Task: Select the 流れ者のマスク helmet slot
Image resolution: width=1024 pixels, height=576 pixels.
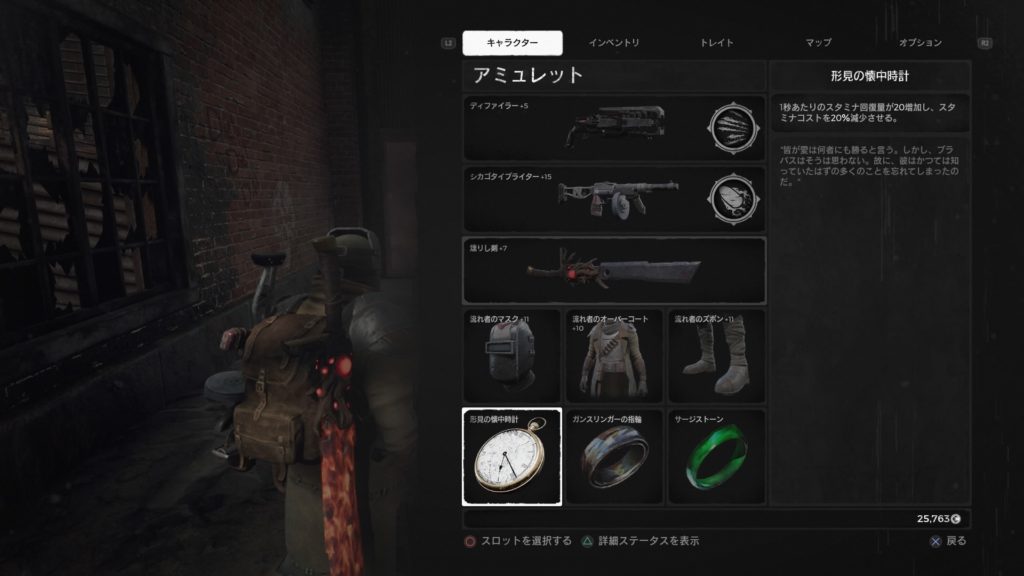Action: click(511, 356)
